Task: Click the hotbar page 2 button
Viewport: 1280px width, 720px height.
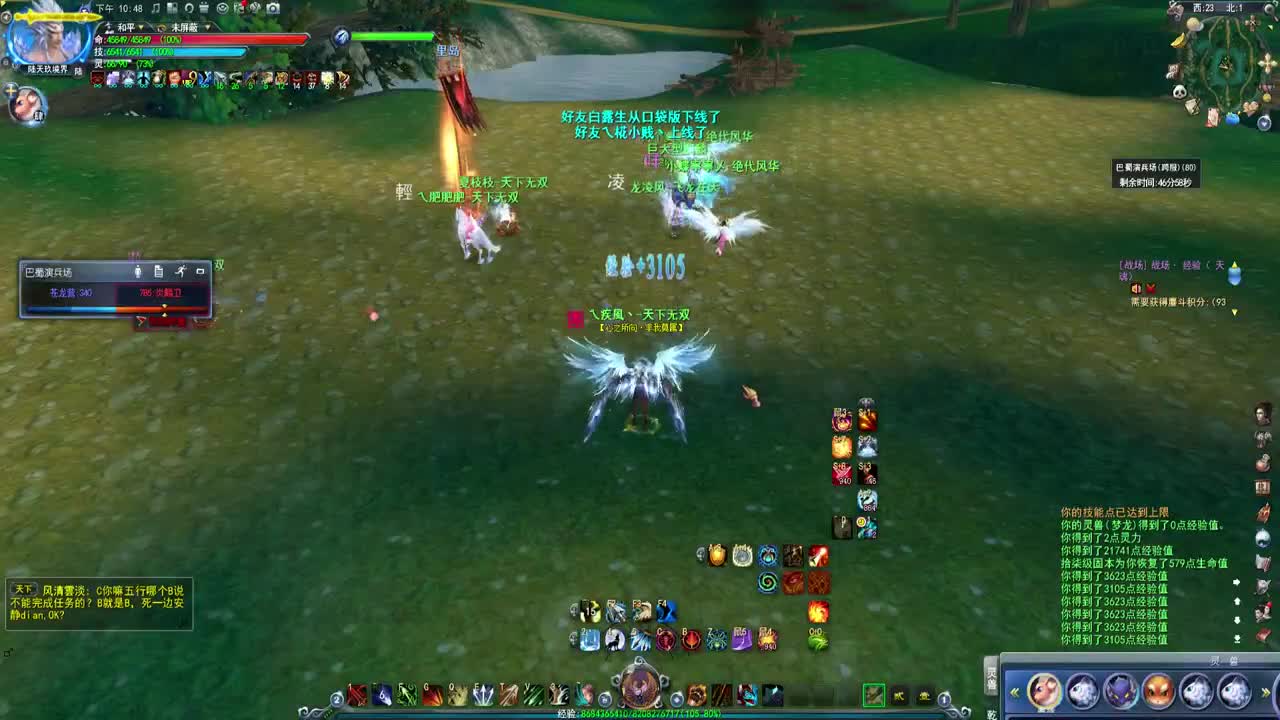Action: click(336, 699)
